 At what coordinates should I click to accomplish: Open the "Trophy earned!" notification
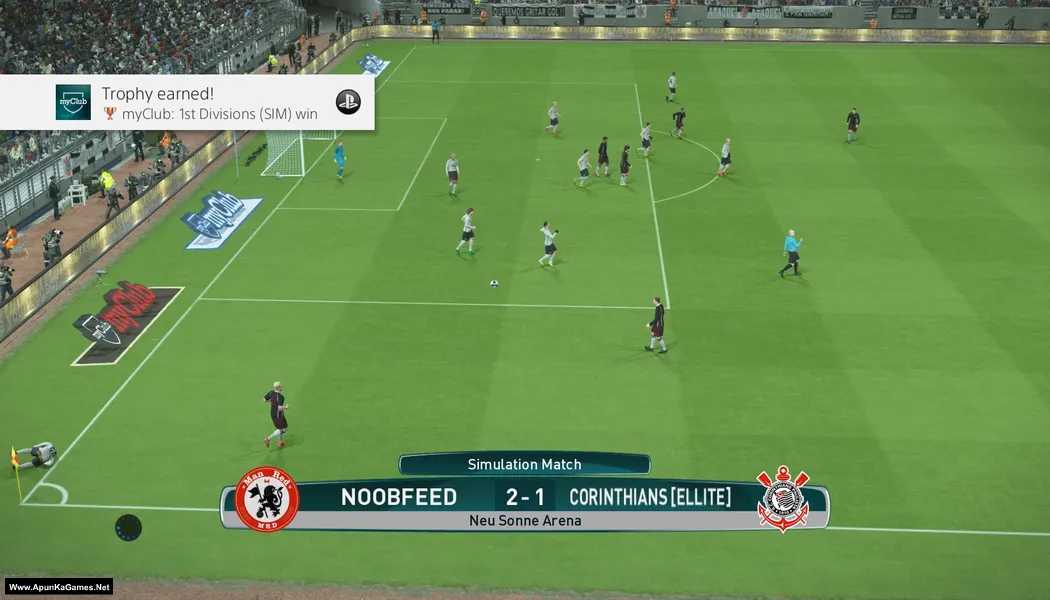pyautogui.click(x=187, y=102)
